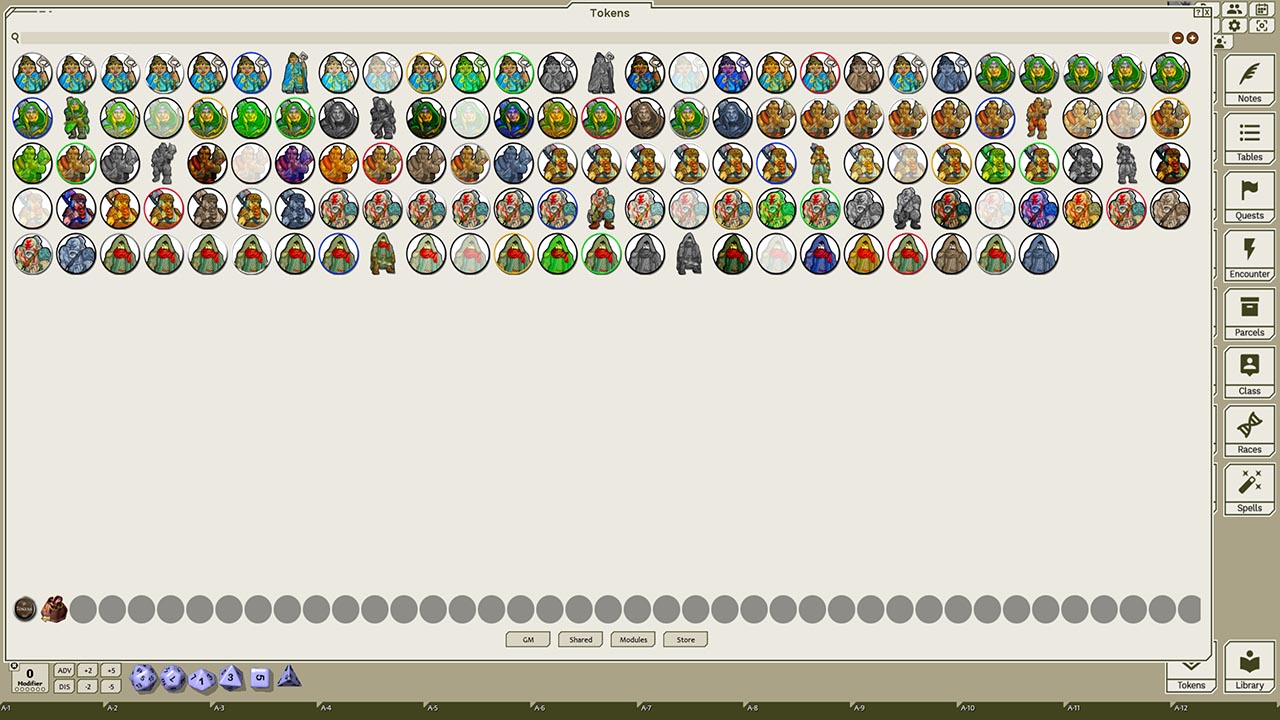
Task: Open the Notes panel
Action: pyautogui.click(x=1248, y=82)
